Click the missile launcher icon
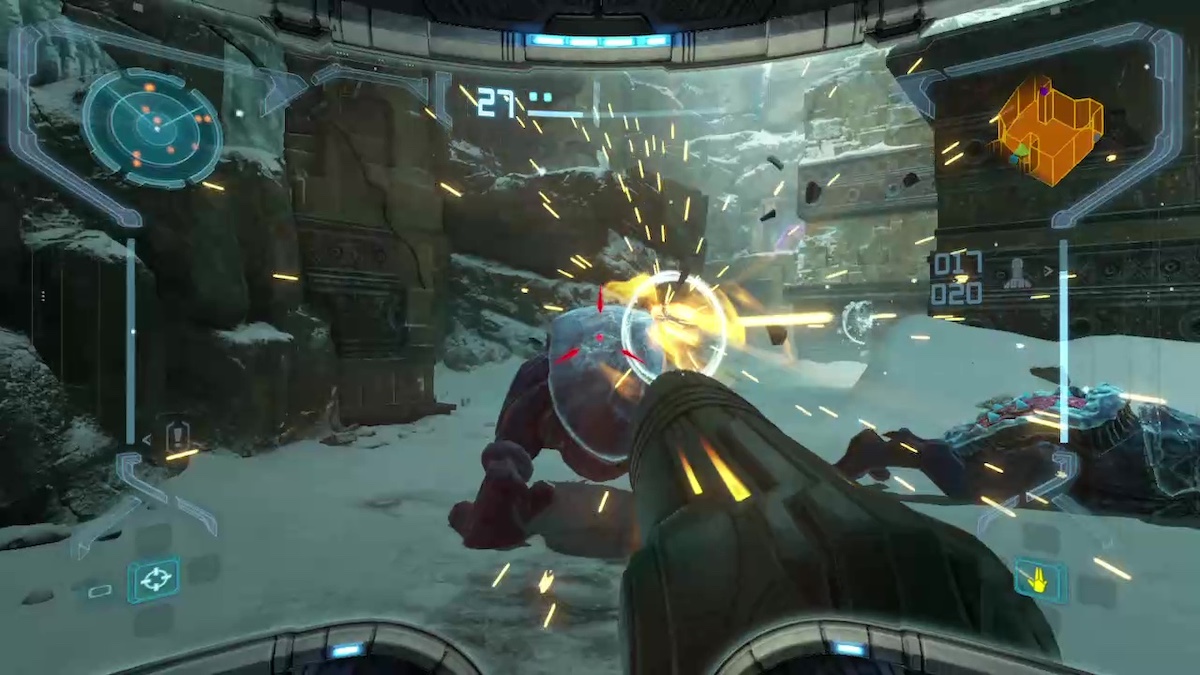This screenshot has width=1200, height=675. coord(1018,275)
